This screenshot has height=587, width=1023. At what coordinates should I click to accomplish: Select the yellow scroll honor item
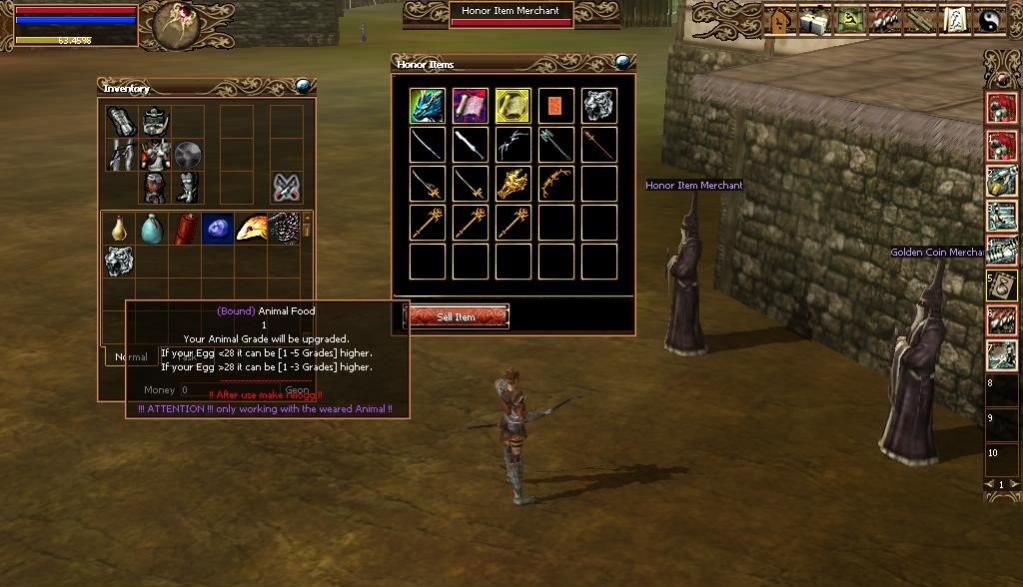tap(513, 106)
